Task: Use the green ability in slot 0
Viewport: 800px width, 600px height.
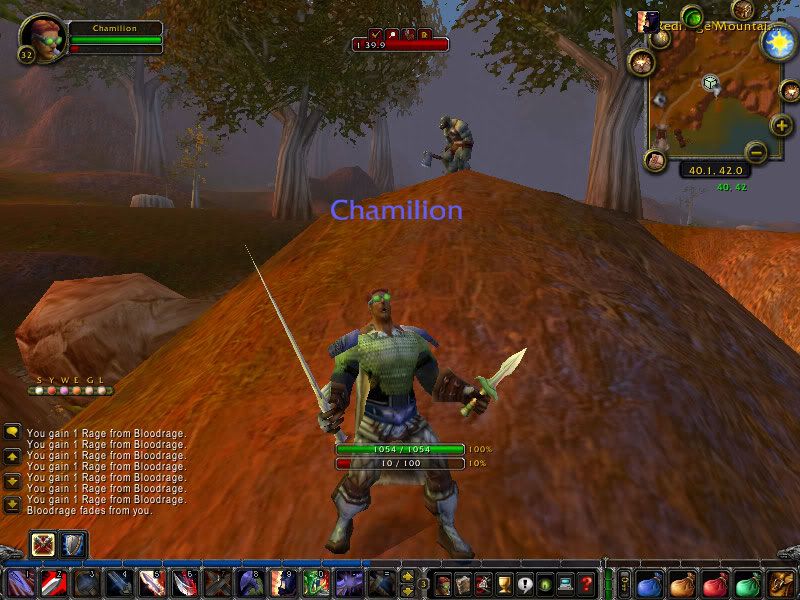Action: (317, 582)
